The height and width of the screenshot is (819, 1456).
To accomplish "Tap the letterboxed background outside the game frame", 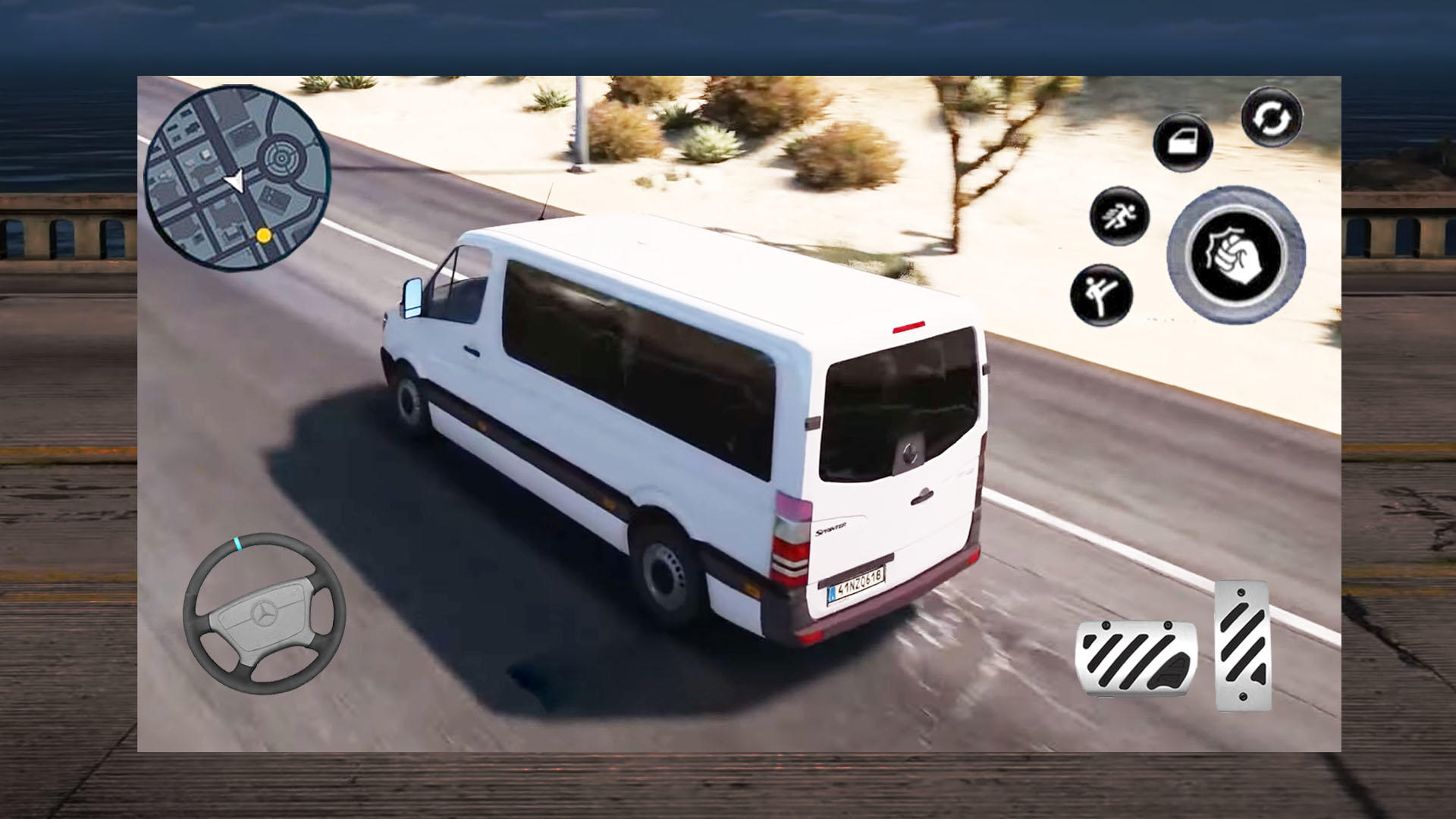I will [68, 409].
